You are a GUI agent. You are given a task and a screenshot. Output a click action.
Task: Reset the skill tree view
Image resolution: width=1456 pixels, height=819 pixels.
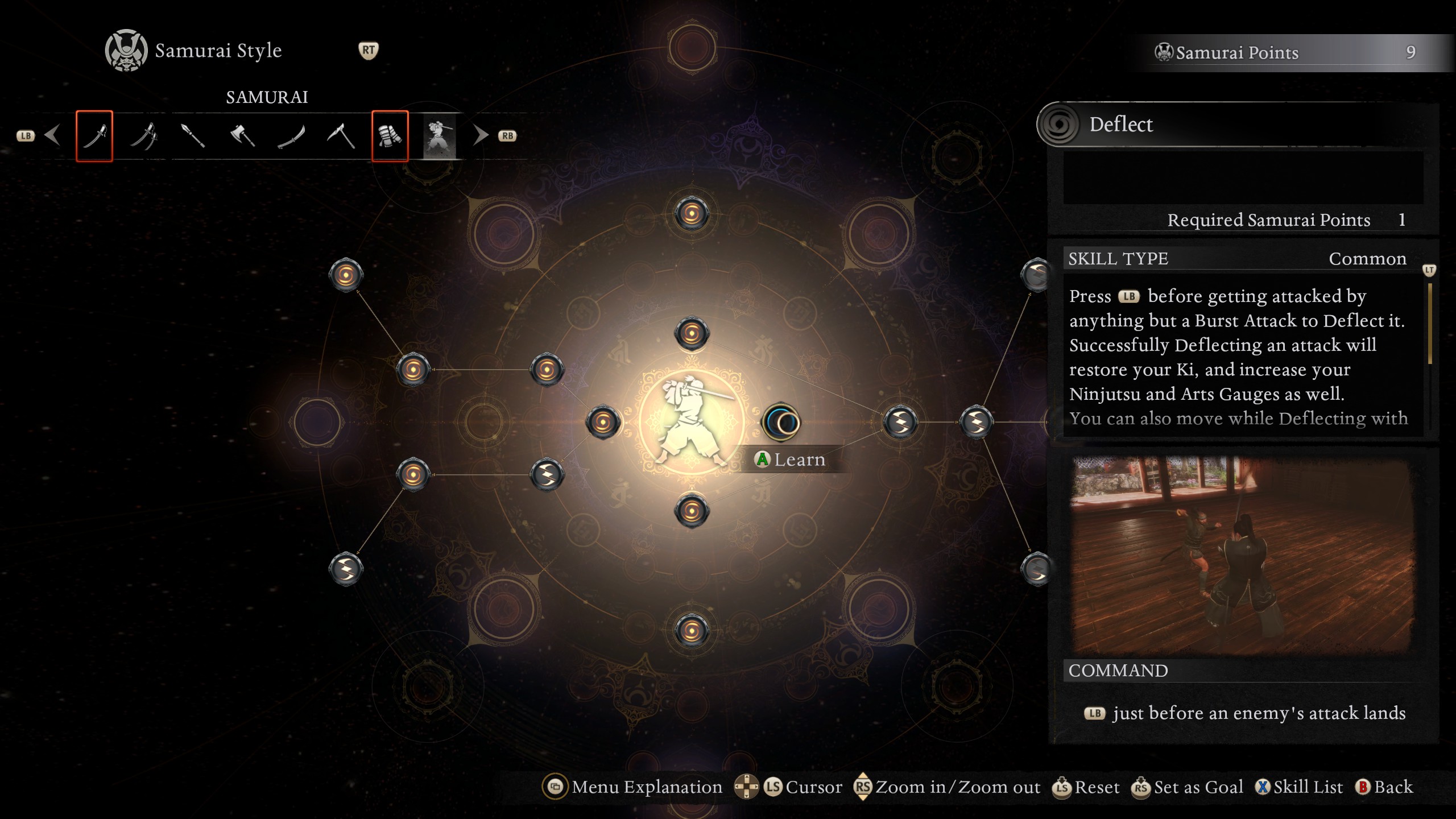pos(1086,787)
